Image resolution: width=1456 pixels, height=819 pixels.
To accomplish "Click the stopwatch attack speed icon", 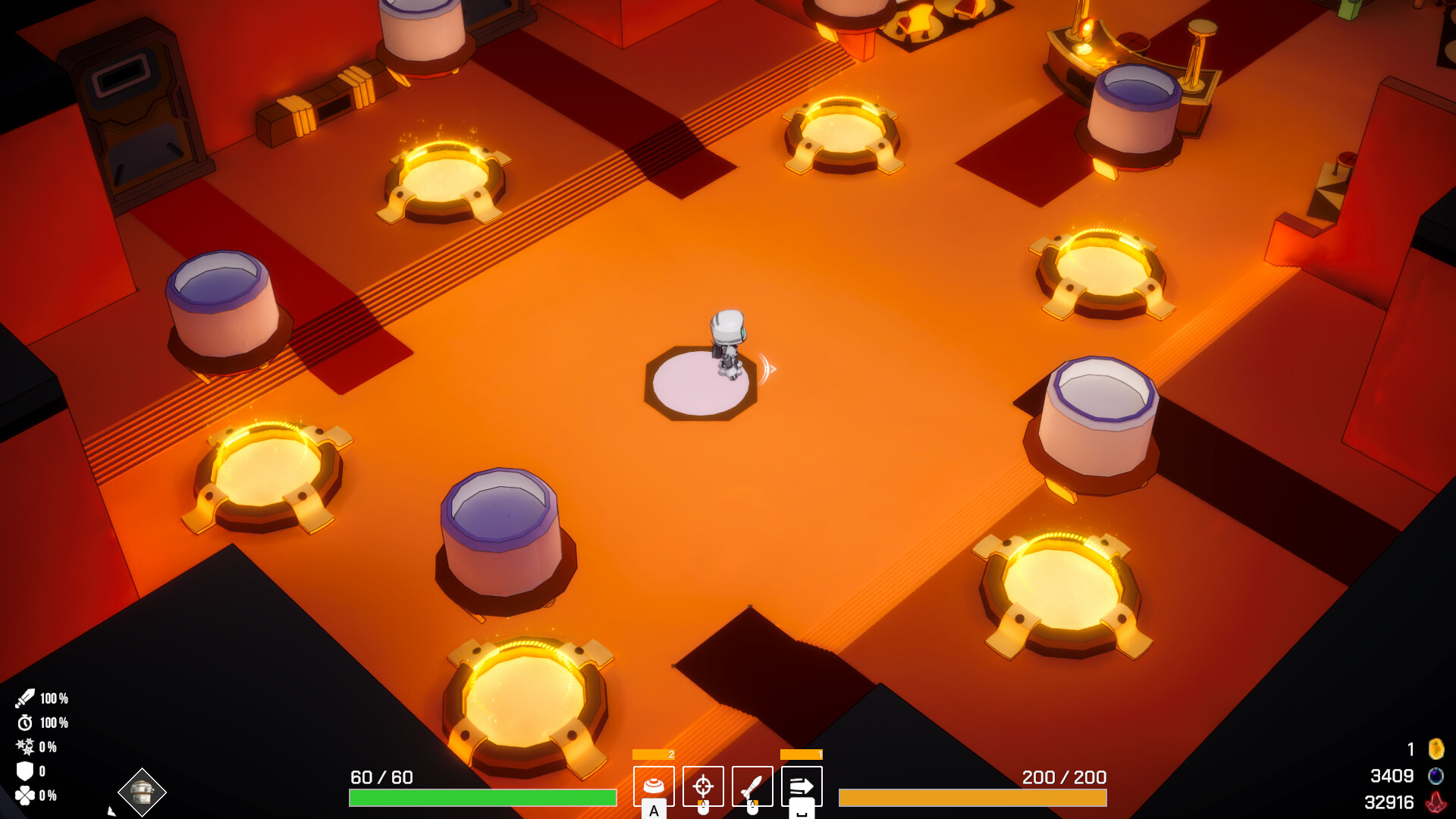I will coord(25,722).
